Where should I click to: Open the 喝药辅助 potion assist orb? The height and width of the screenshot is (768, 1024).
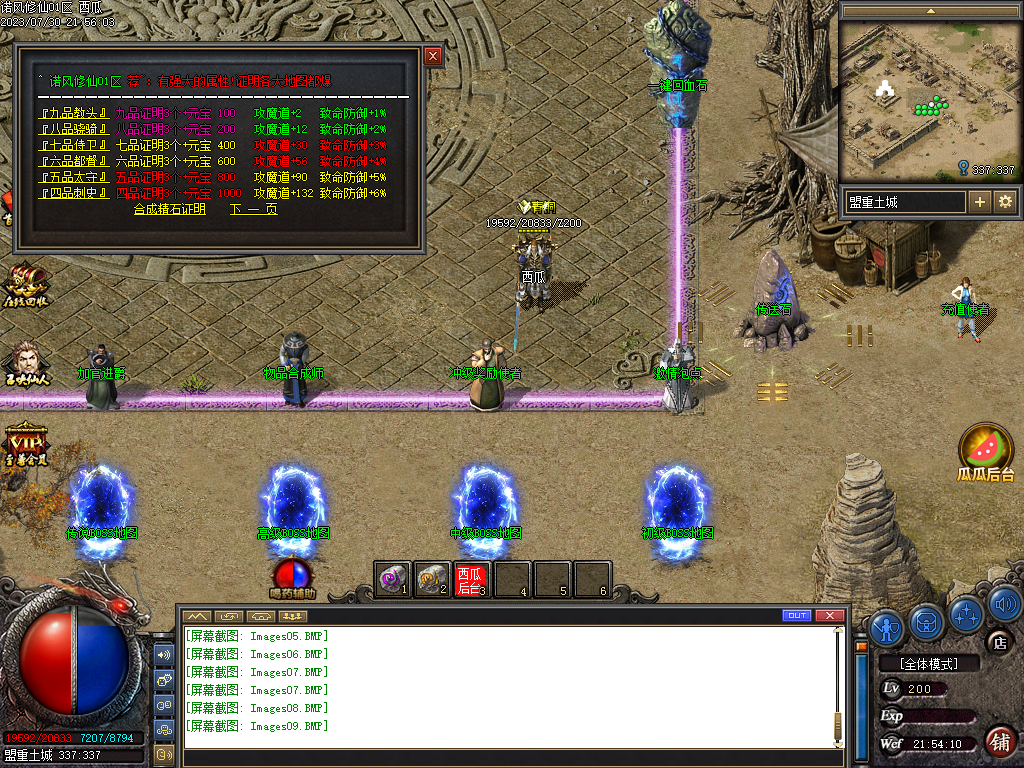pyautogui.click(x=292, y=574)
